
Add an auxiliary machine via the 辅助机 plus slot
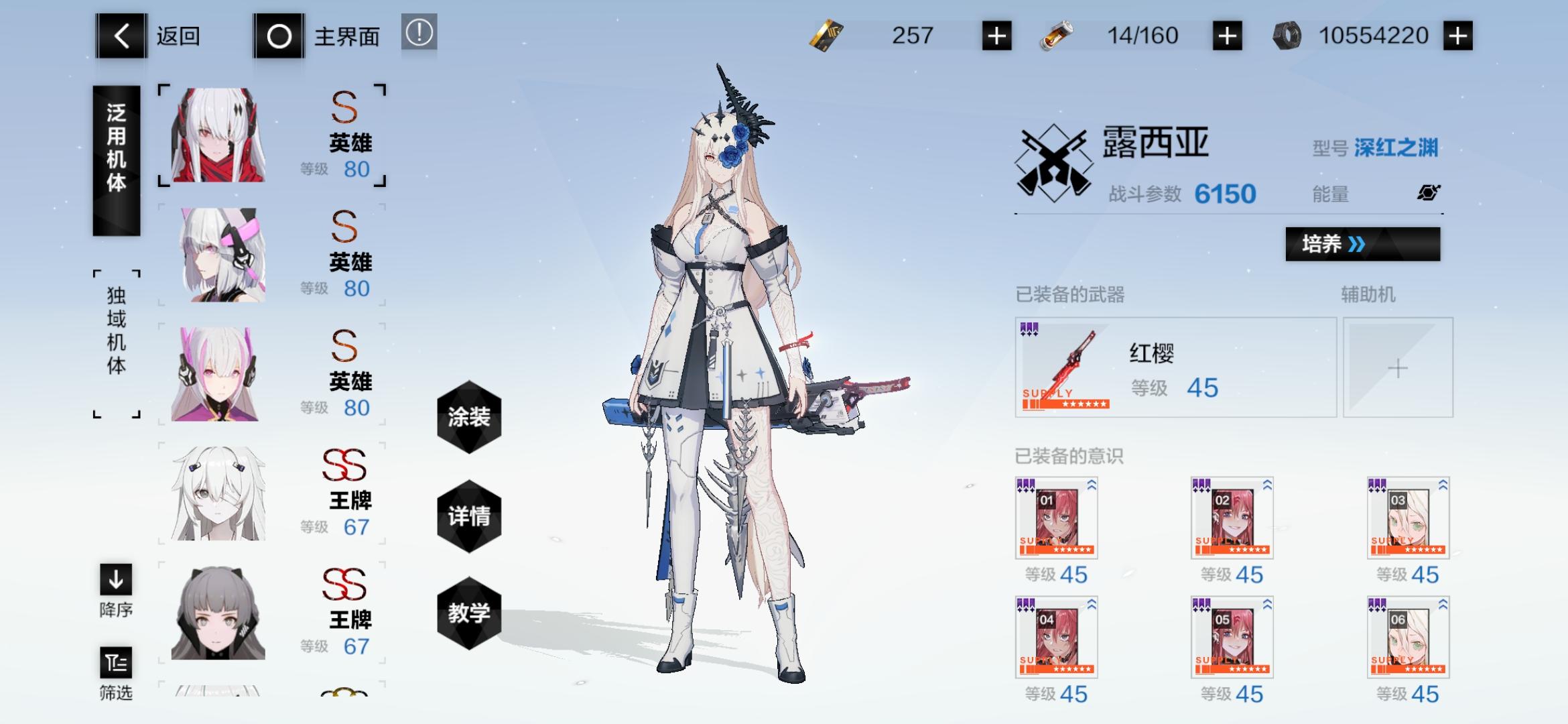click(1398, 367)
